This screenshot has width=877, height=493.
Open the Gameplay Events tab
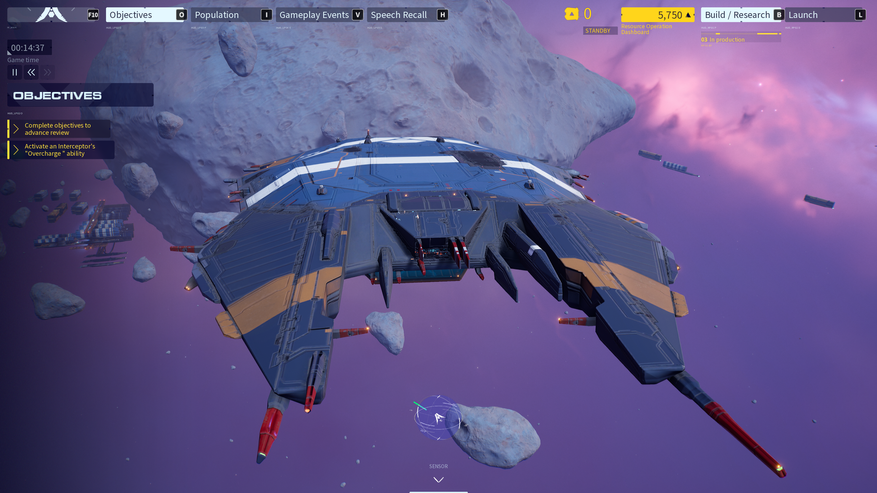coord(320,15)
